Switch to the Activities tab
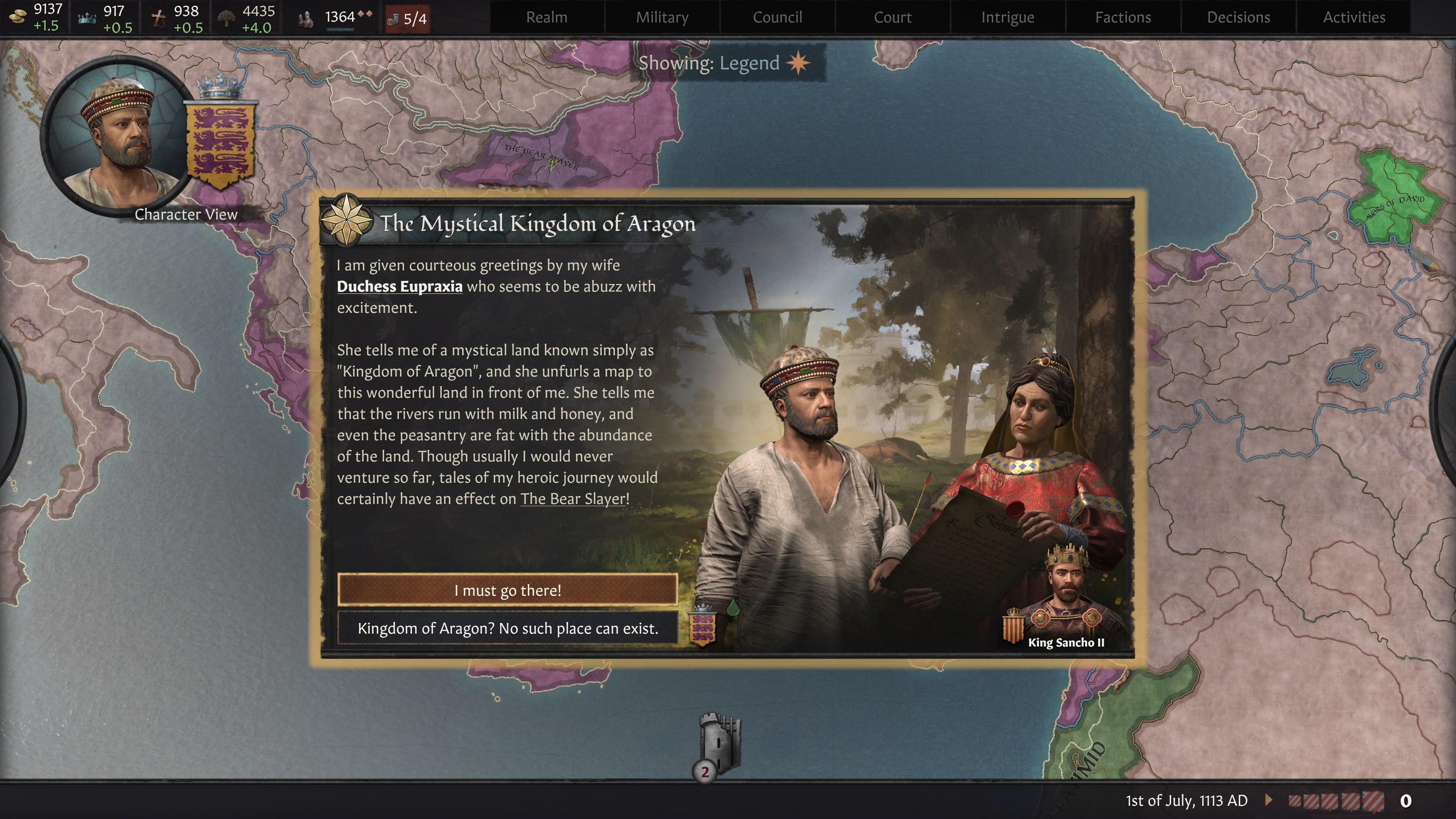The width and height of the screenshot is (1456, 819). 1354,17
